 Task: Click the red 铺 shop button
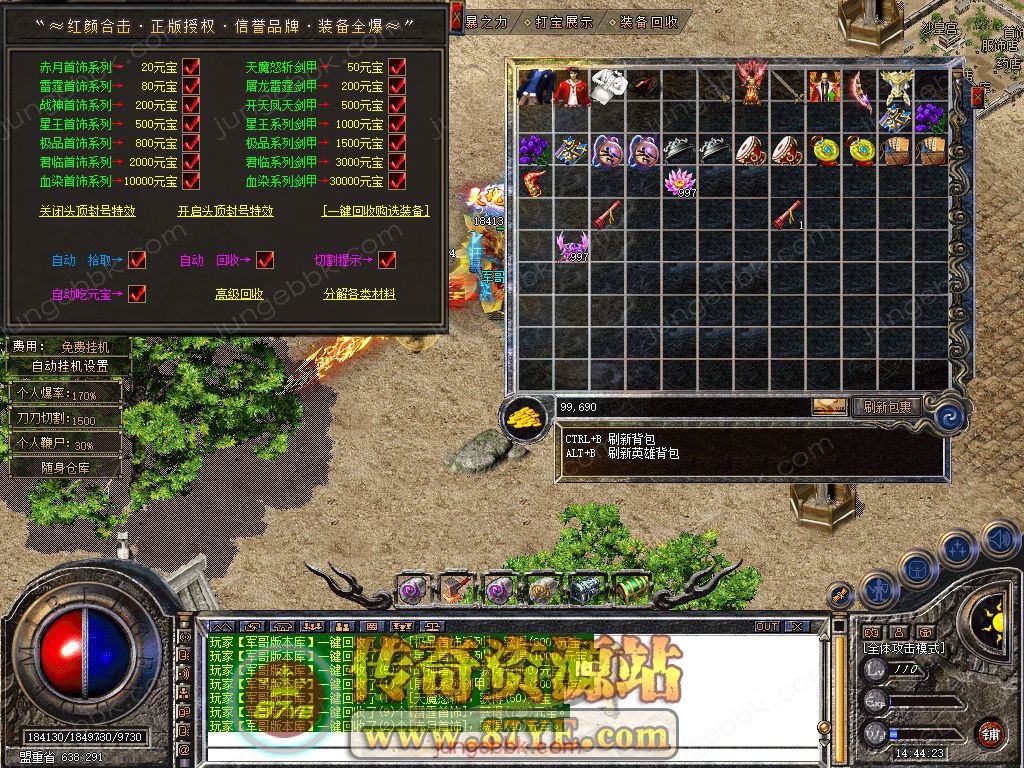click(990, 732)
